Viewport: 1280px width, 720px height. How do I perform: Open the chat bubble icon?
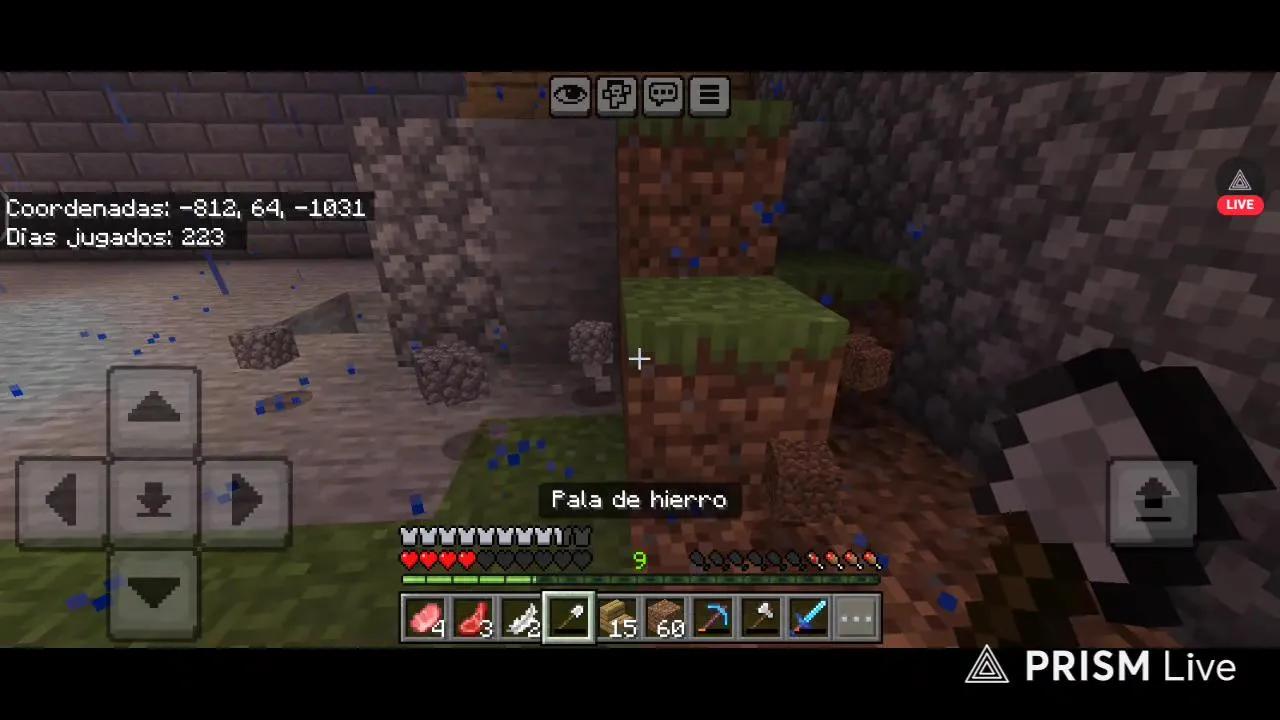tap(662, 94)
